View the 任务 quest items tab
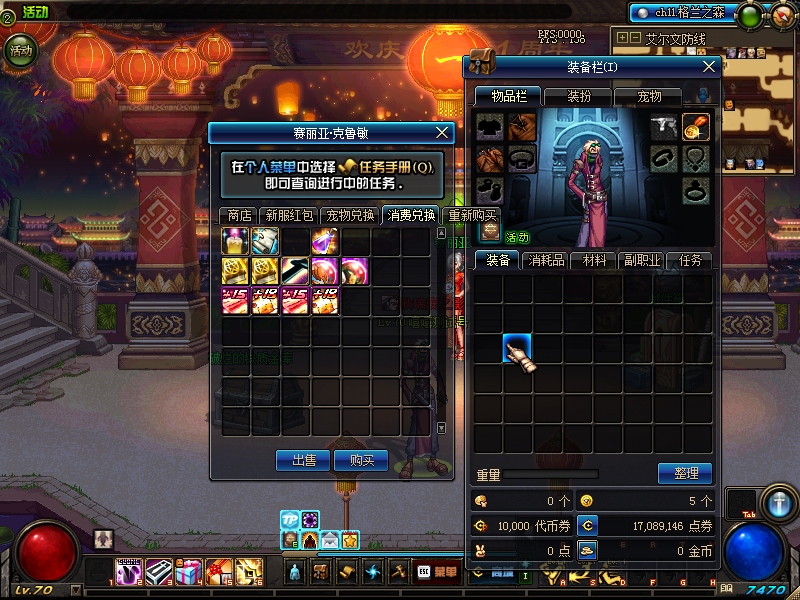This screenshot has width=800, height=600. click(x=690, y=260)
